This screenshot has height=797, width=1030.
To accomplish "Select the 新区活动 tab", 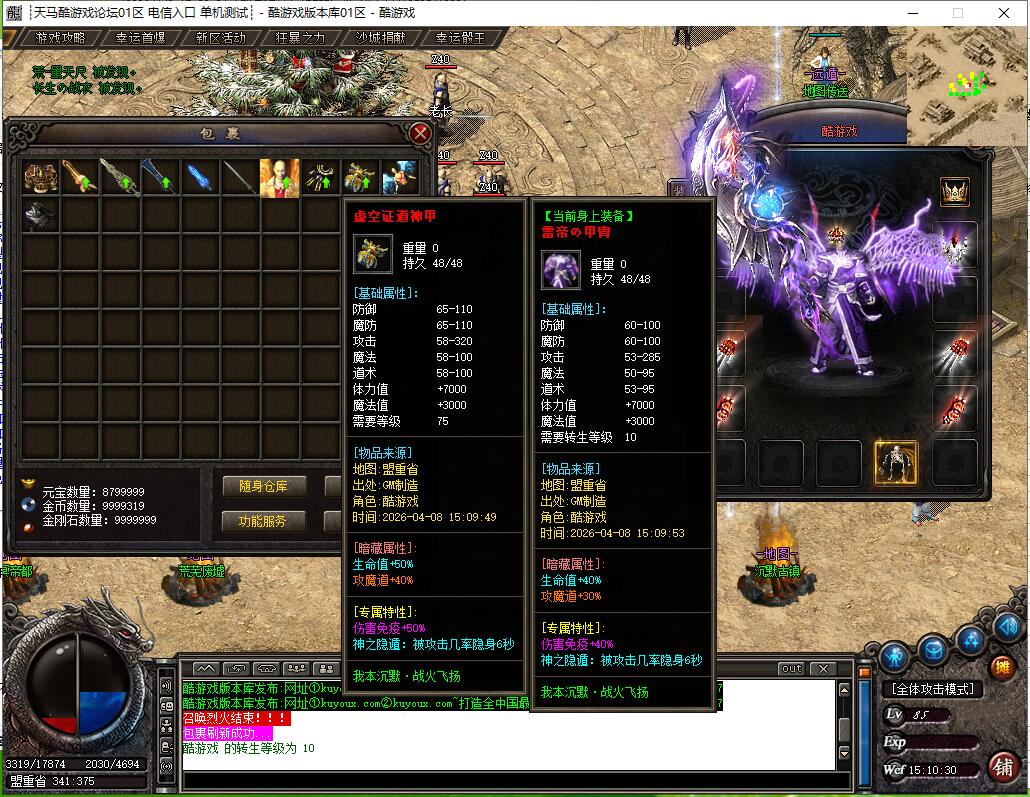I will point(220,38).
